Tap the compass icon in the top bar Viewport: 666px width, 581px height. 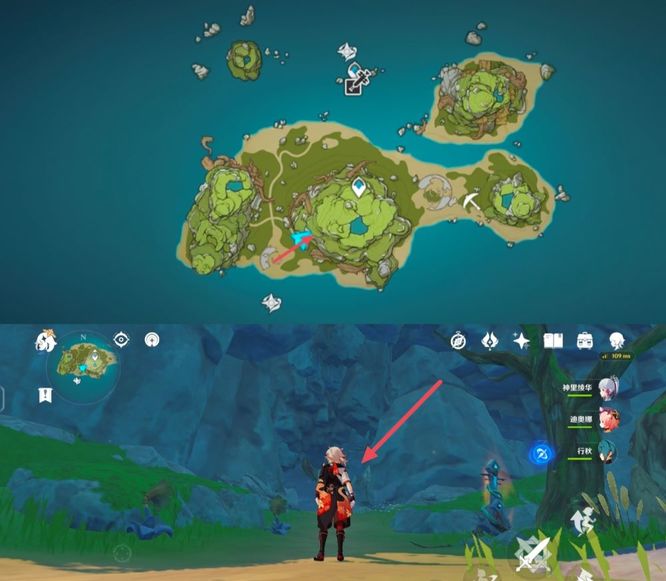pos(459,341)
